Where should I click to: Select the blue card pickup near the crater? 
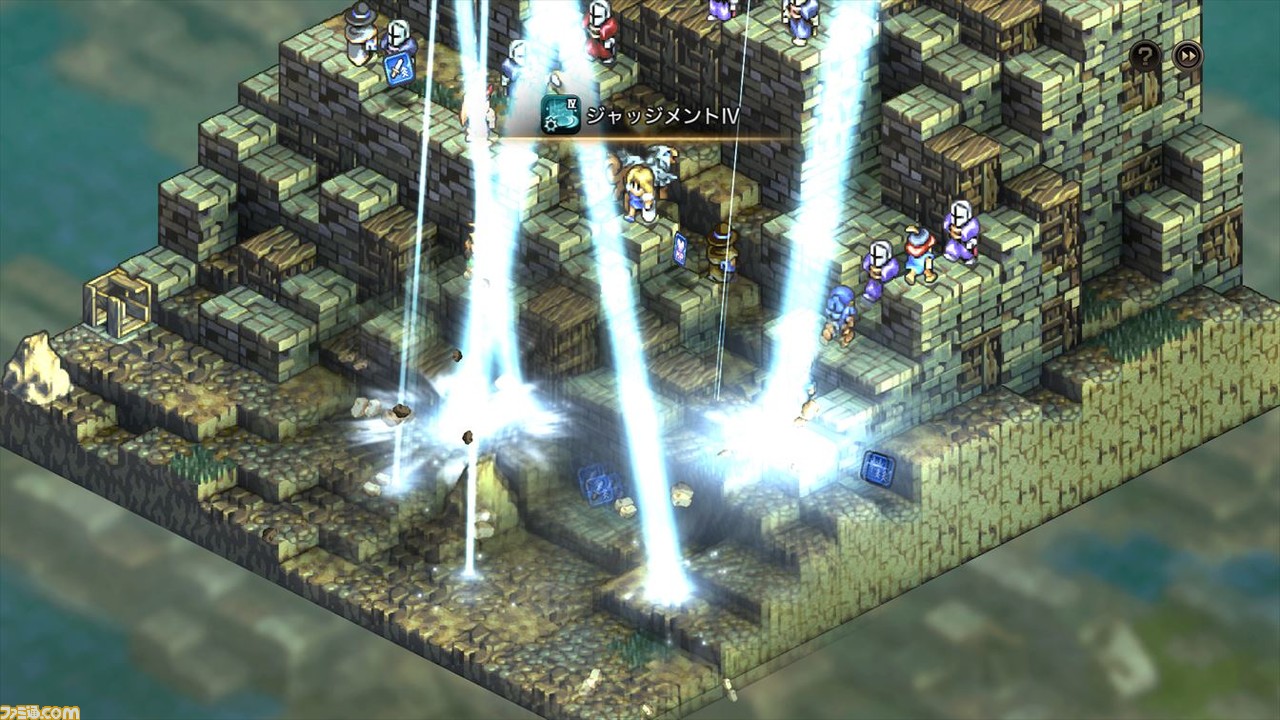[597, 487]
